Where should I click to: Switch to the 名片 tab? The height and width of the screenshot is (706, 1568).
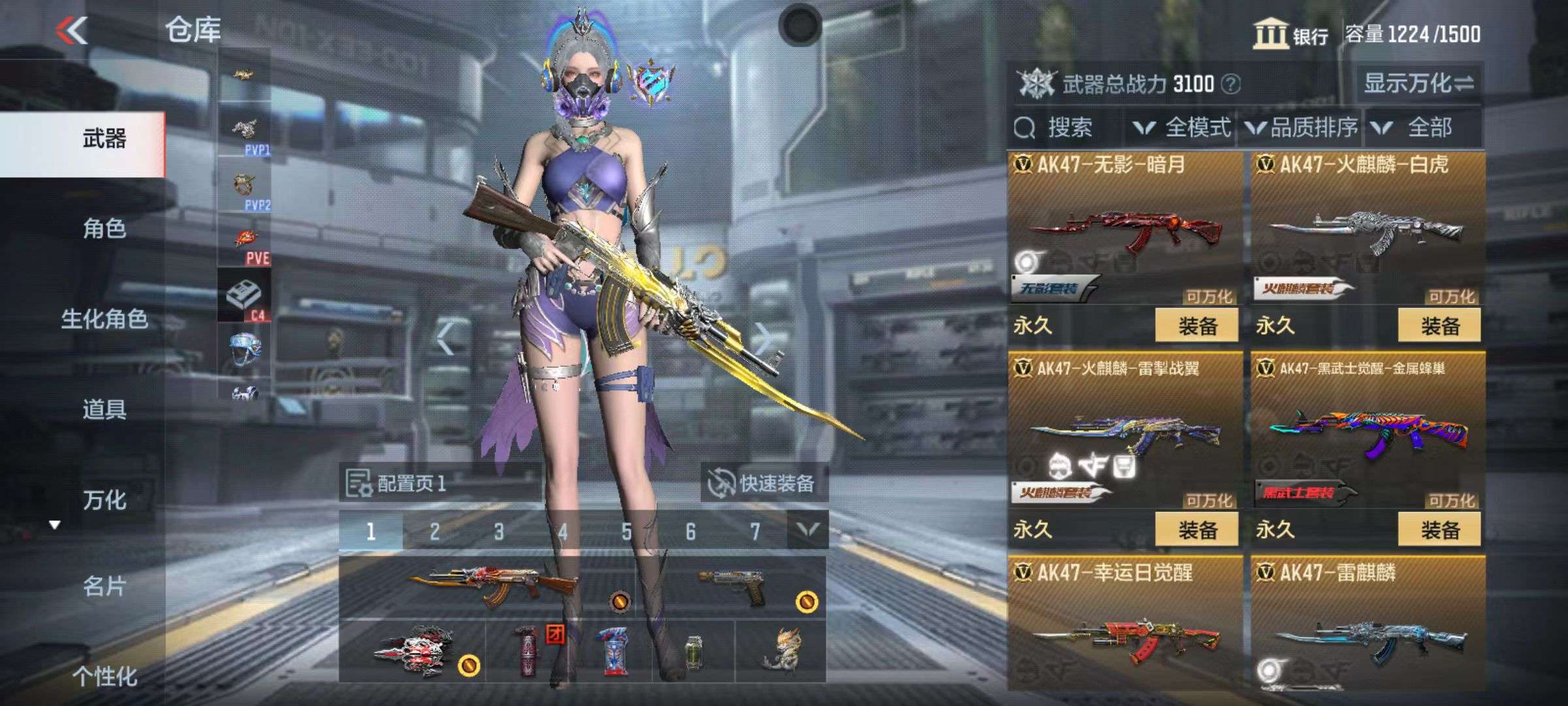(104, 586)
